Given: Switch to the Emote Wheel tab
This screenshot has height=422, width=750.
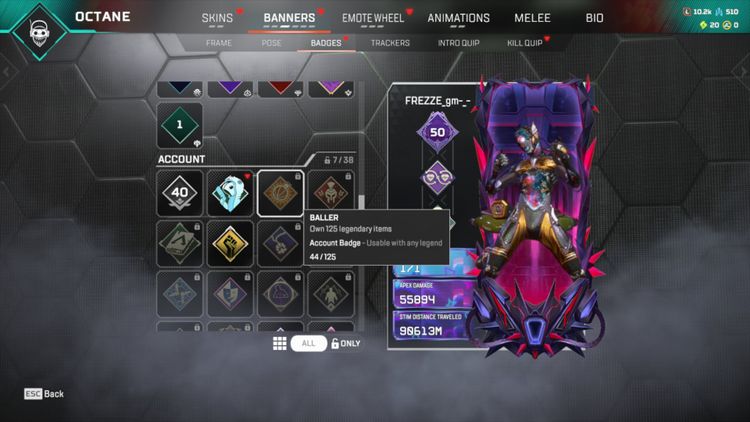Looking at the screenshot, I should pyautogui.click(x=371, y=18).
